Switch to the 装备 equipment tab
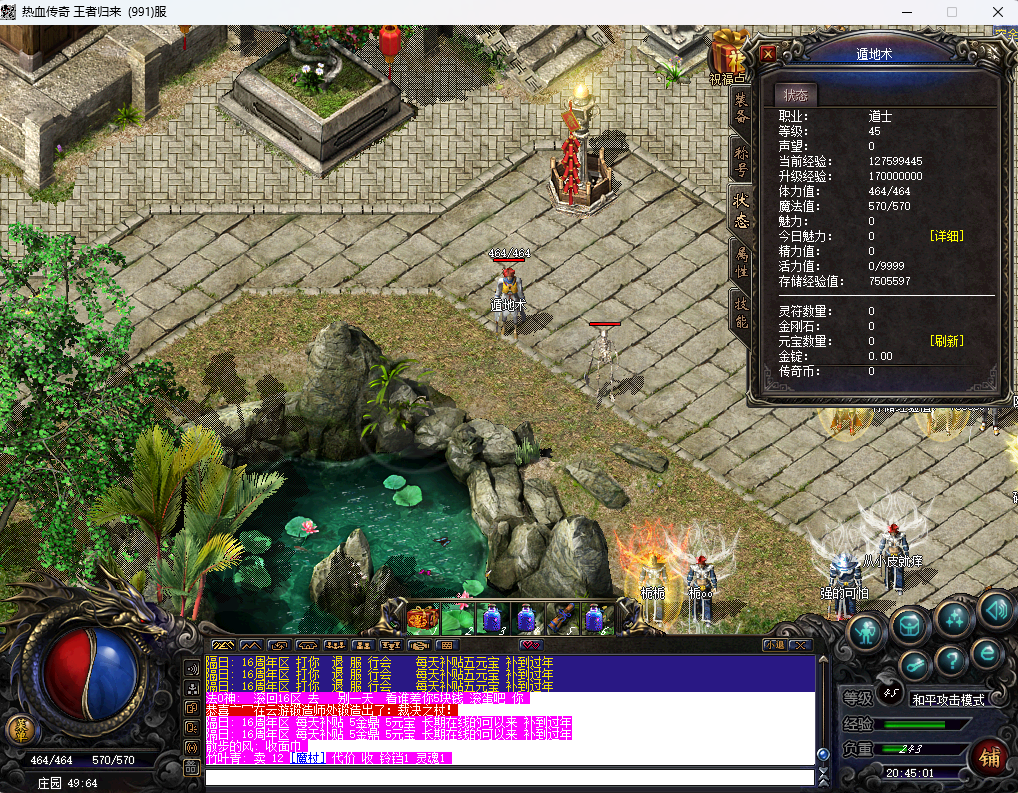Image resolution: width=1018 pixels, height=793 pixels. (x=741, y=108)
